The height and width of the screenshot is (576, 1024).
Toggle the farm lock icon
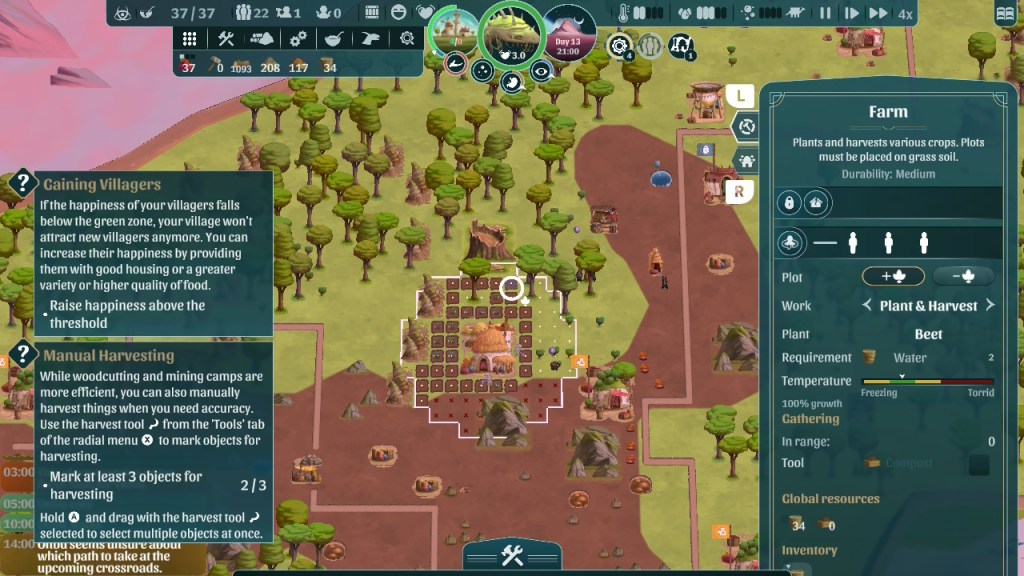tap(790, 203)
